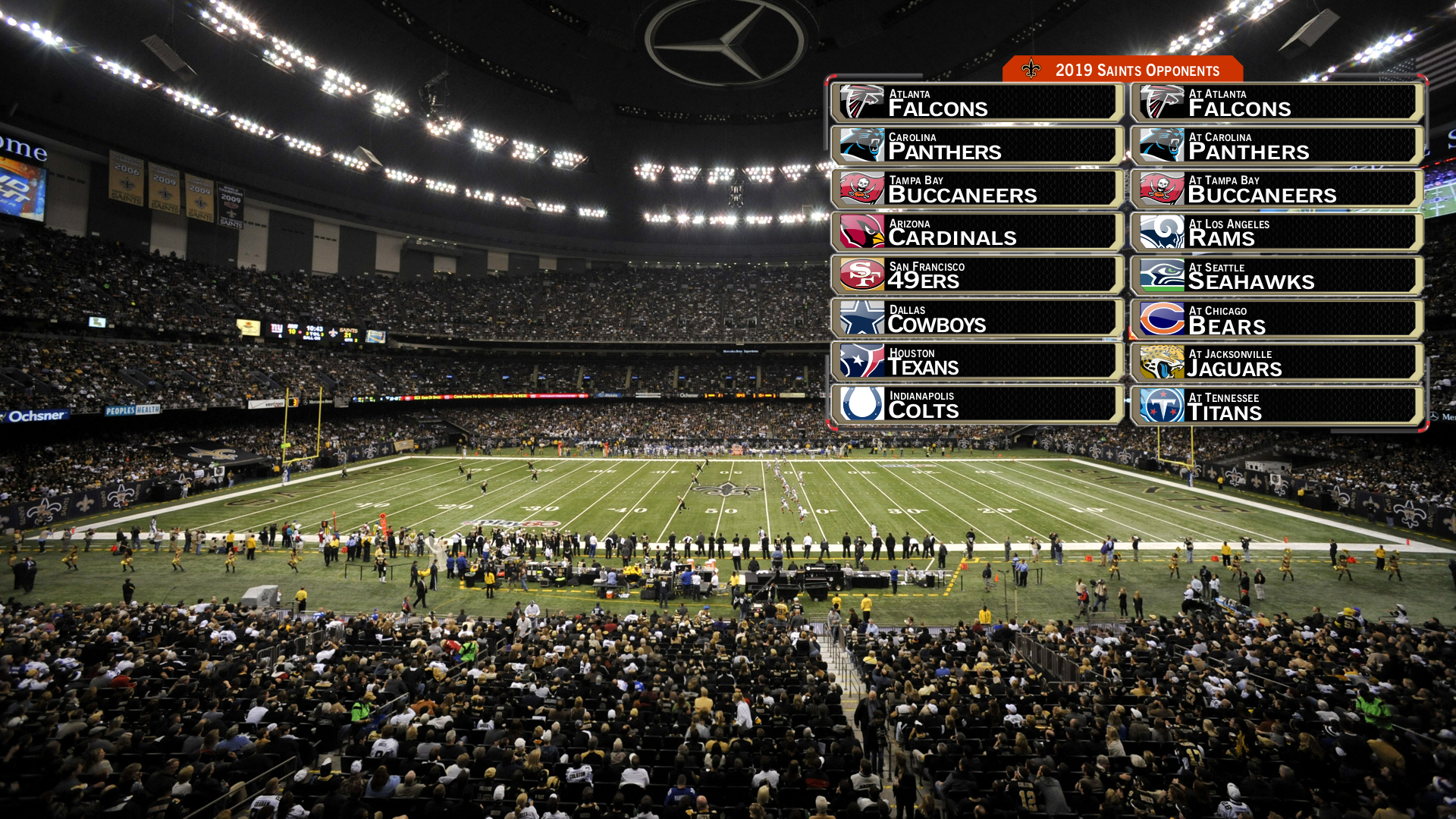Click the 'At Tennessee Titans' entry
The height and width of the screenshot is (819, 1456).
click(1276, 405)
